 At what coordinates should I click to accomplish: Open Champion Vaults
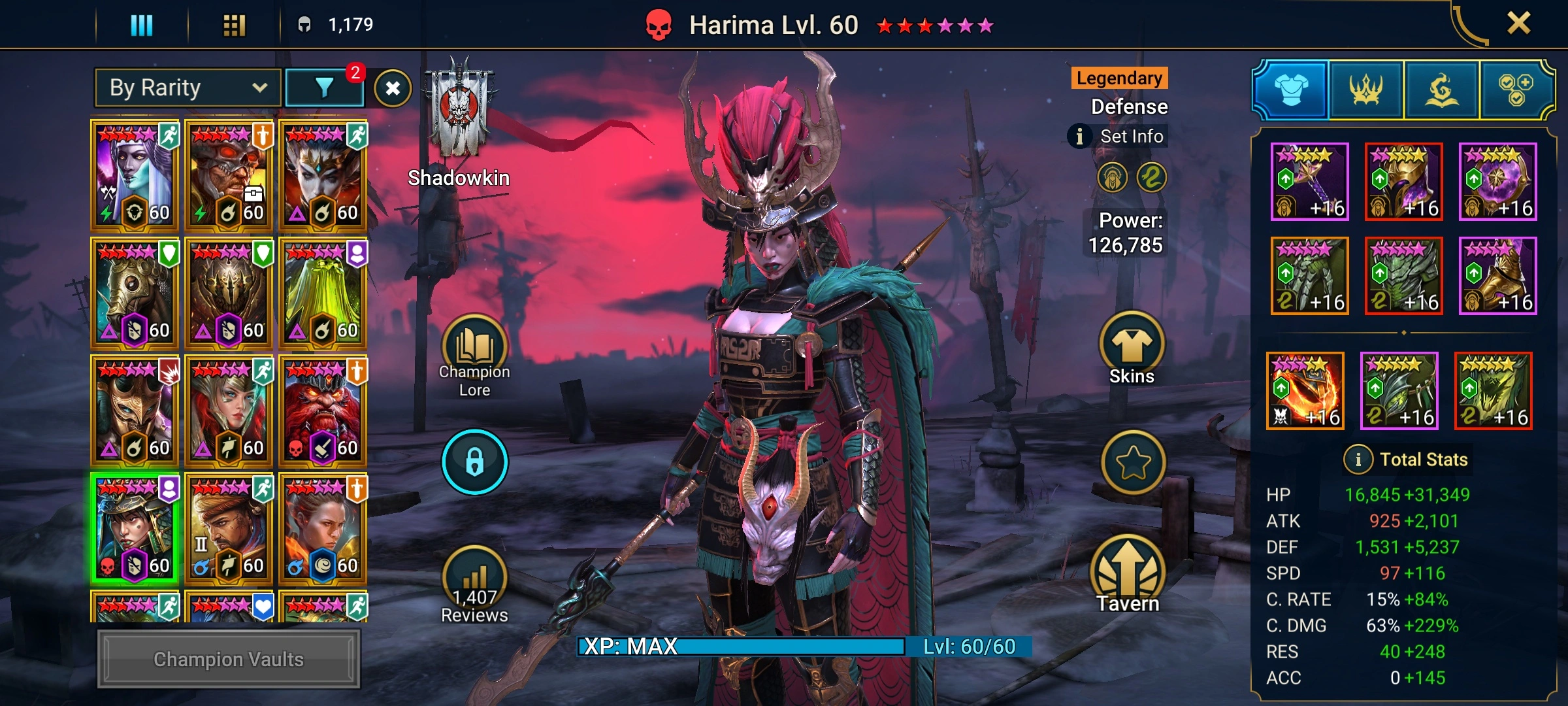pyautogui.click(x=229, y=659)
